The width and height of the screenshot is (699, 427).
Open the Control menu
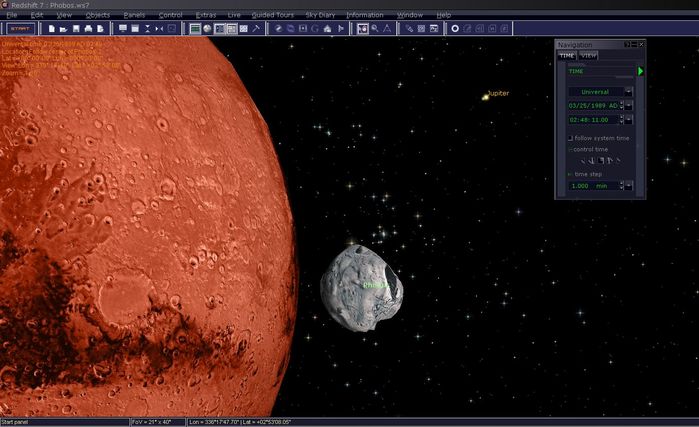(170, 16)
